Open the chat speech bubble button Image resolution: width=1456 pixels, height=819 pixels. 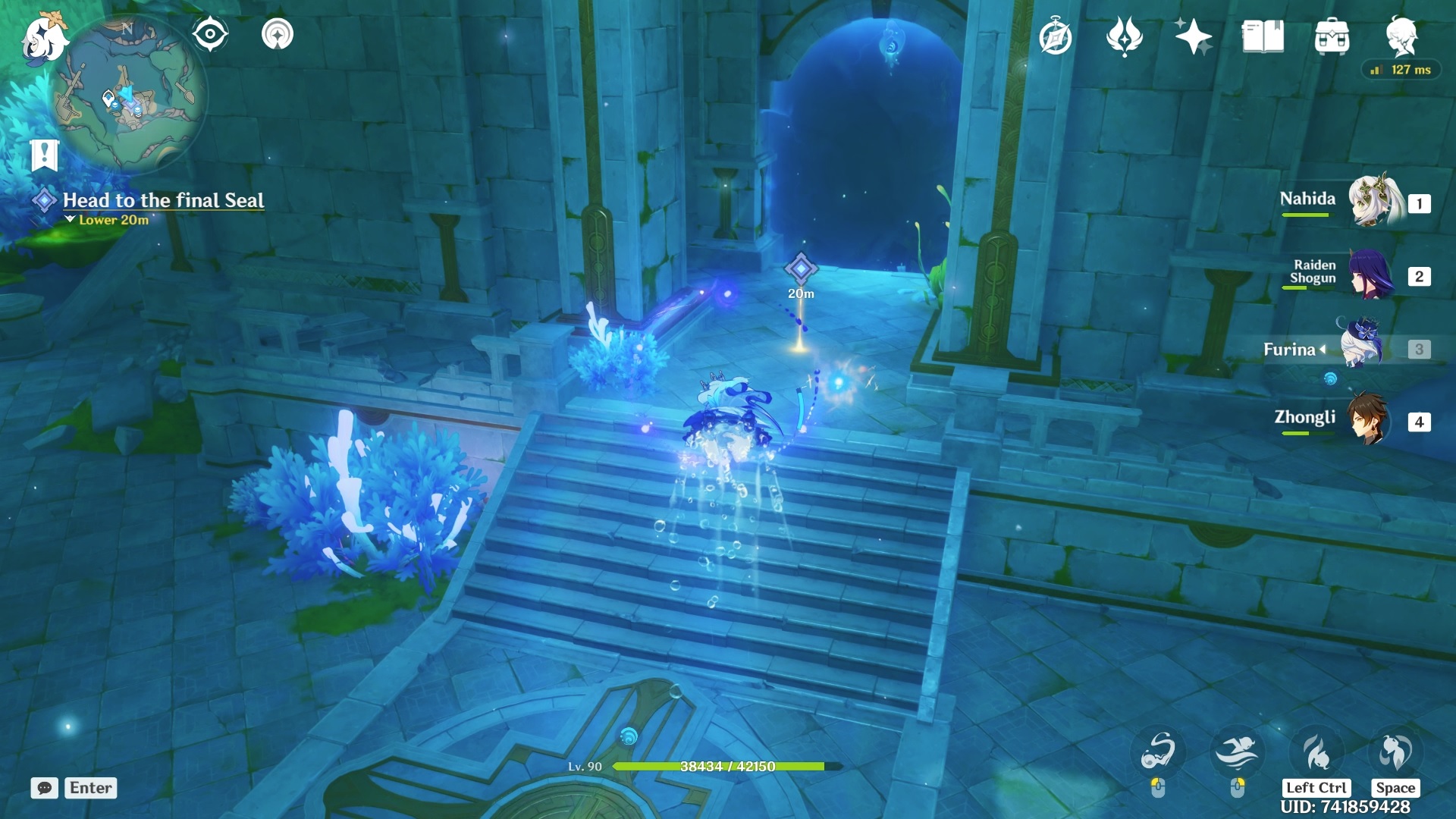click(x=45, y=788)
